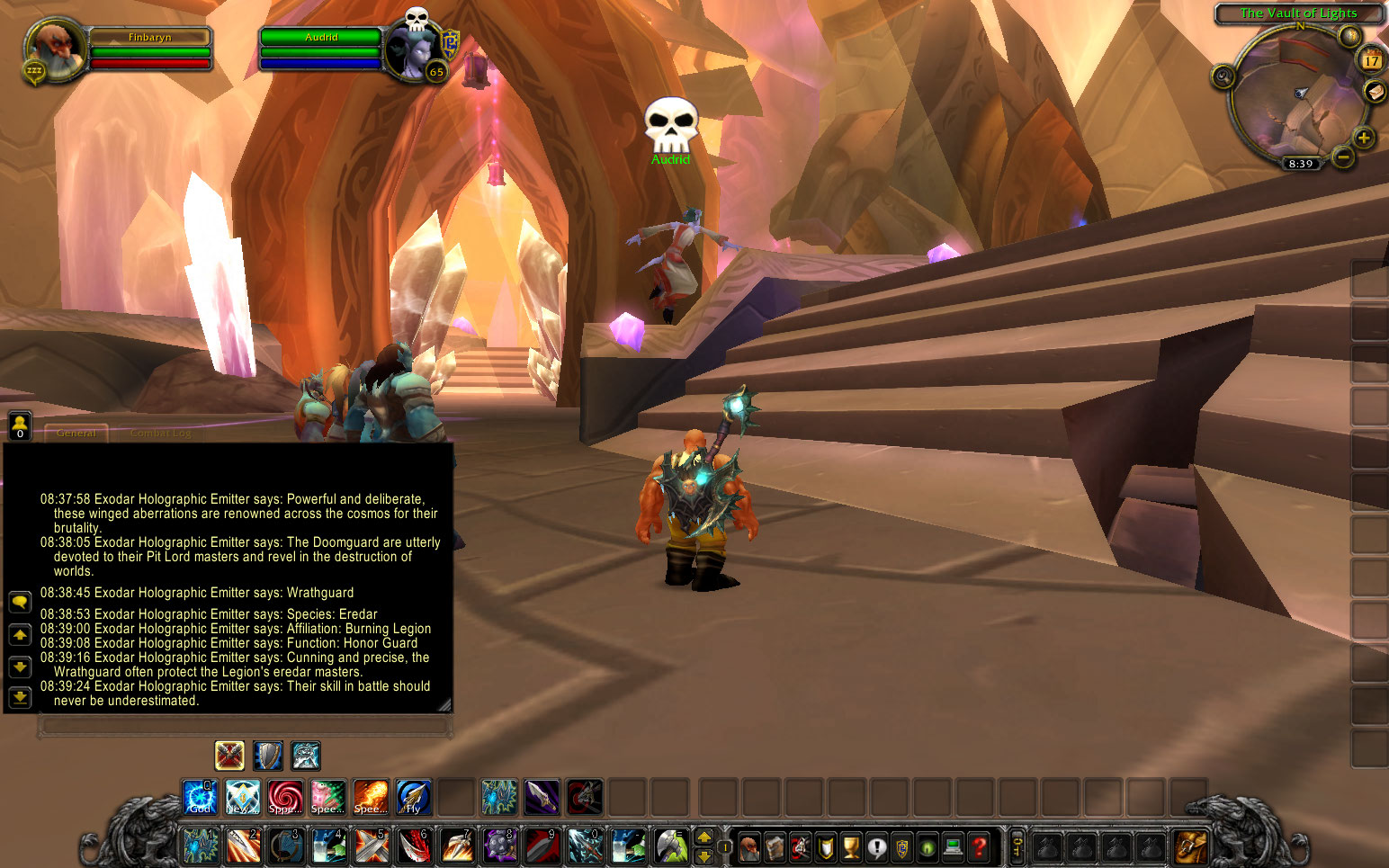This screenshot has width=1389, height=868.
Task: Open the Spellbook micro menu icon
Action: click(775, 847)
